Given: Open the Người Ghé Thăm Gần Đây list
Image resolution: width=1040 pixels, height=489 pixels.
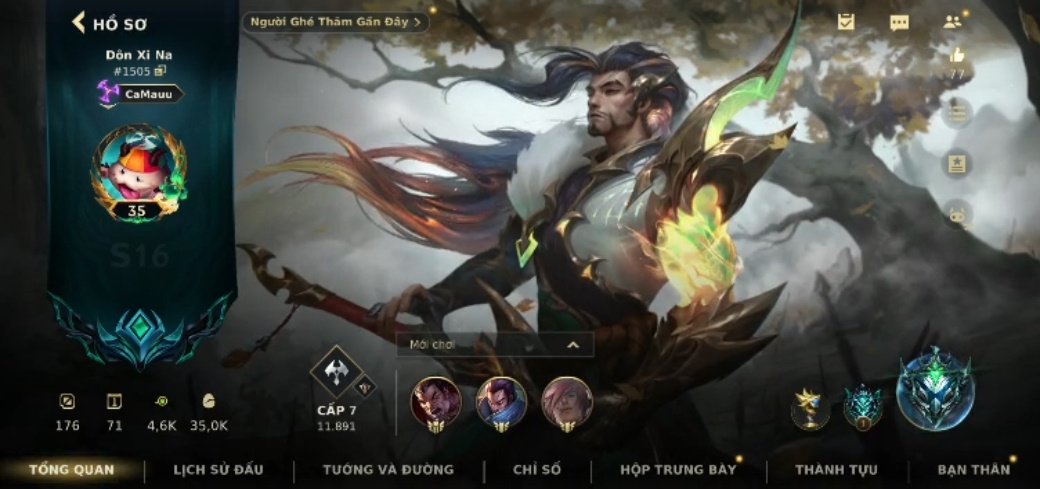Looking at the screenshot, I should pyautogui.click(x=336, y=21).
